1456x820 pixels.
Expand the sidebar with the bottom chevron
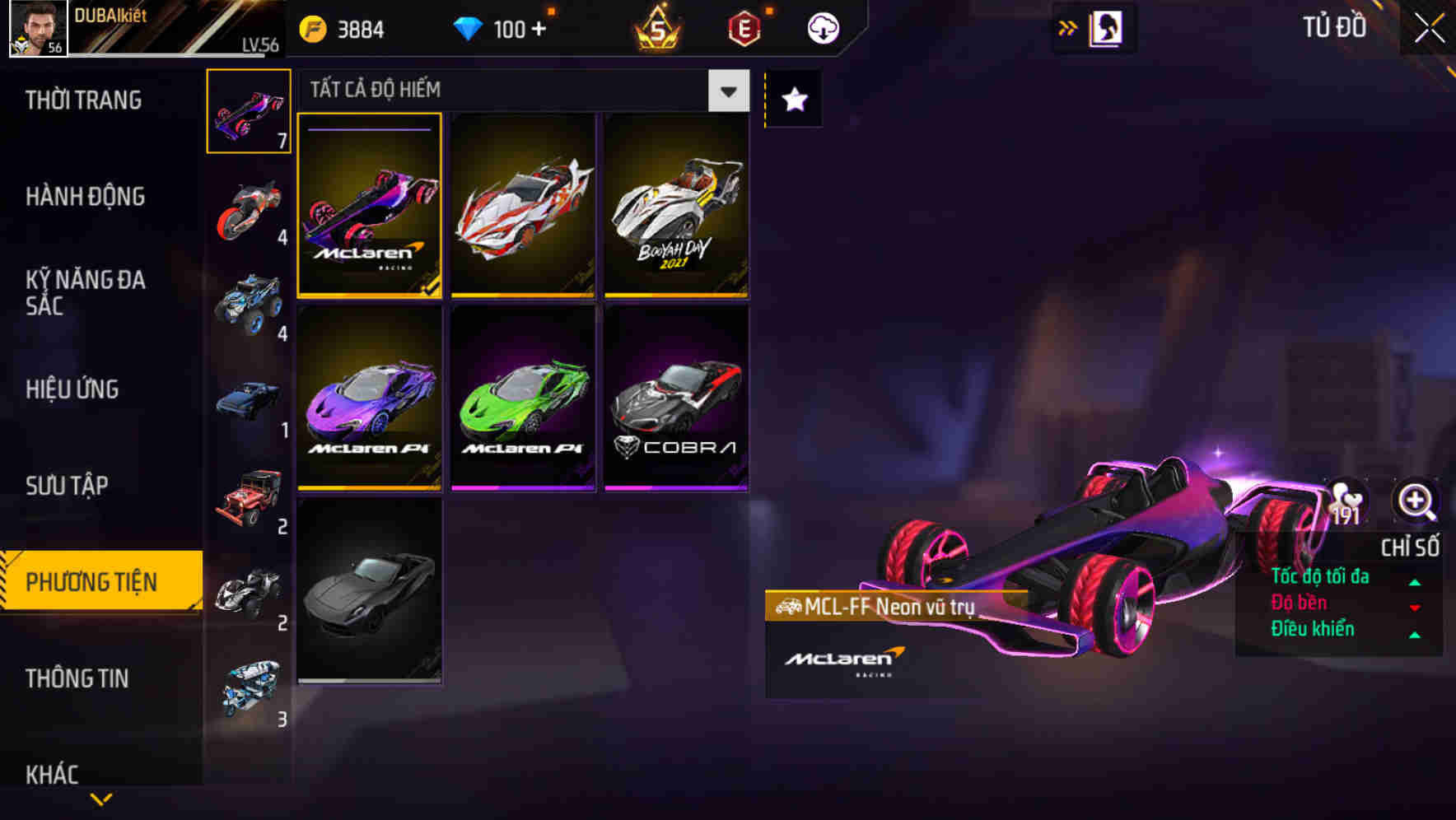pos(100,797)
